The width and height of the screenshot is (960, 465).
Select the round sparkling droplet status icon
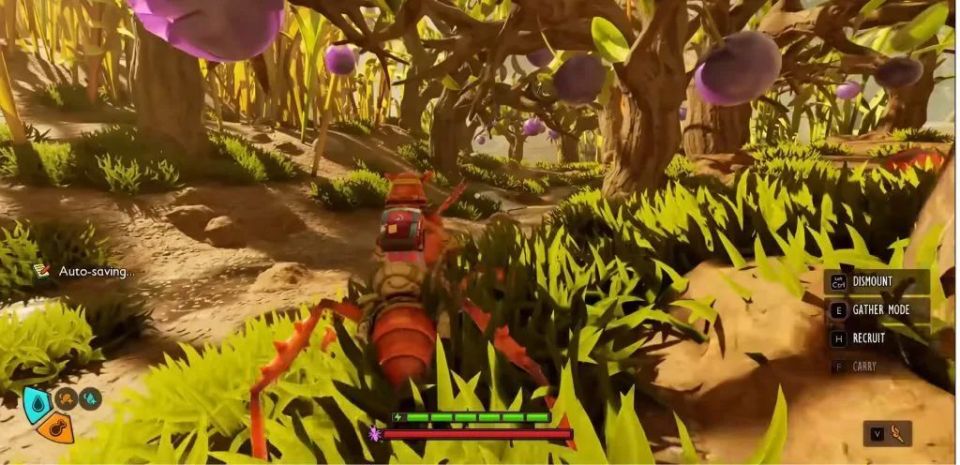[x=90, y=399]
